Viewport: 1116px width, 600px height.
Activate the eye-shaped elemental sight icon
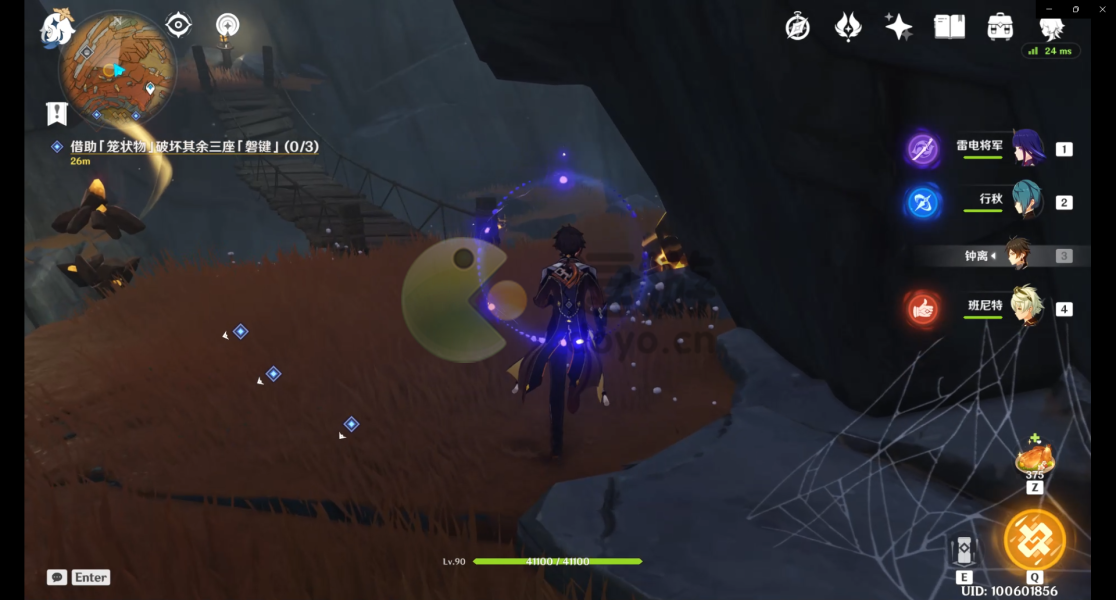pyautogui.click(x=179, y=25)
